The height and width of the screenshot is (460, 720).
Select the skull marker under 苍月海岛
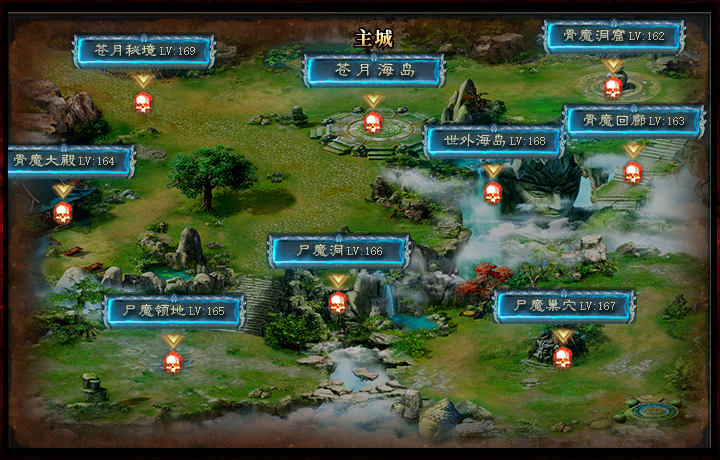pos(372,122)
